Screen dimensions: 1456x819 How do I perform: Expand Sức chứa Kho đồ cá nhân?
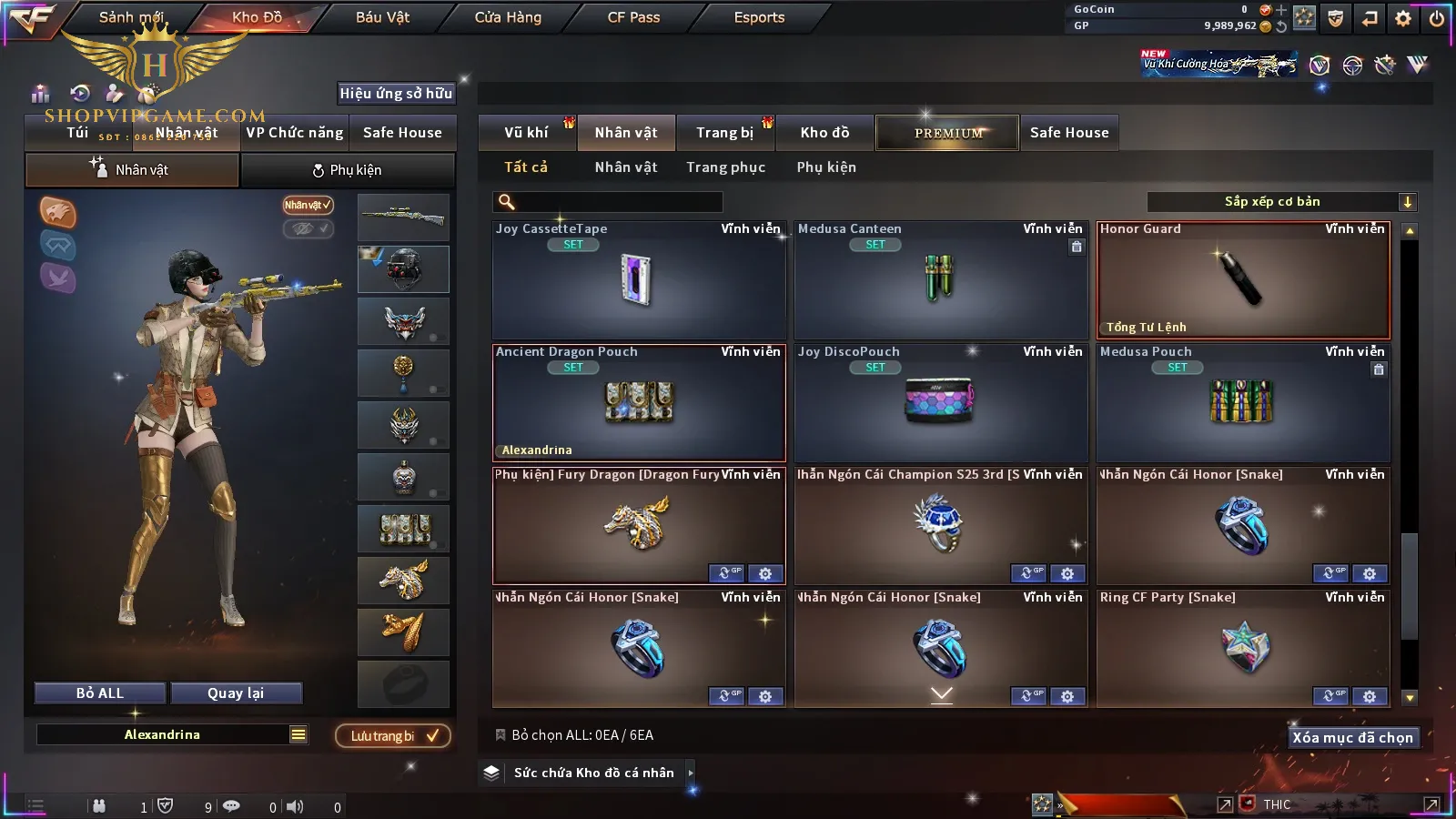pyautogui.click(x=691, y=773)
